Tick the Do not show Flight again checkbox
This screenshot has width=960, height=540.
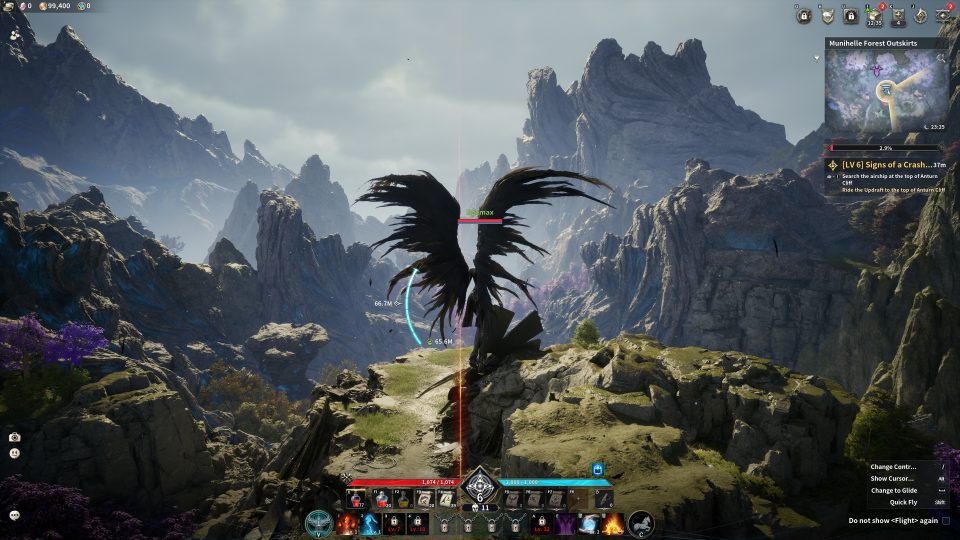click(x=946, y=521)
